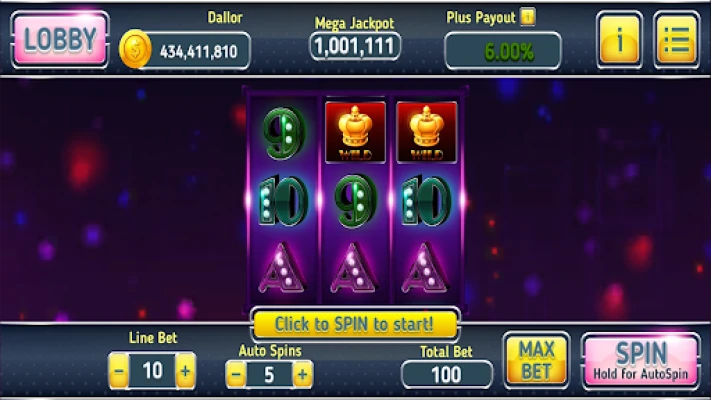Open the yellow info button
This screenshot has height=400, width=711.
620,40
